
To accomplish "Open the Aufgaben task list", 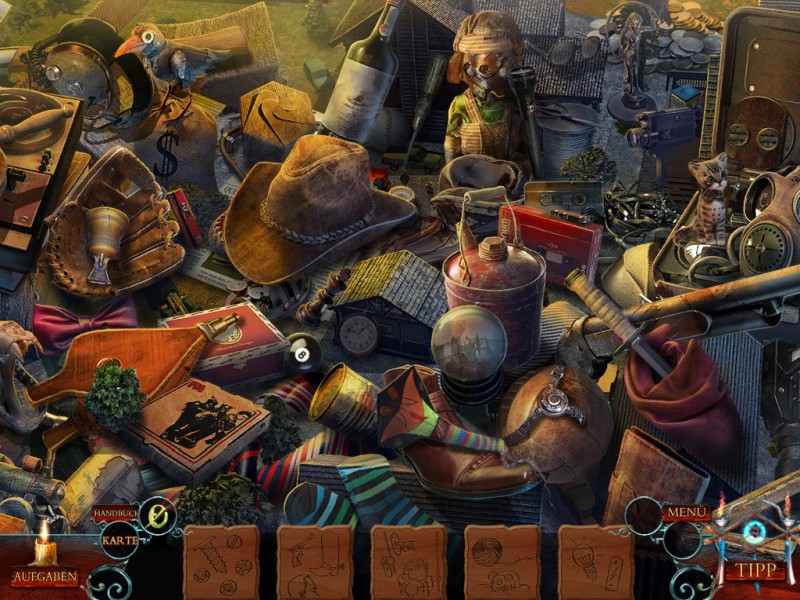I will pos(45,577).
